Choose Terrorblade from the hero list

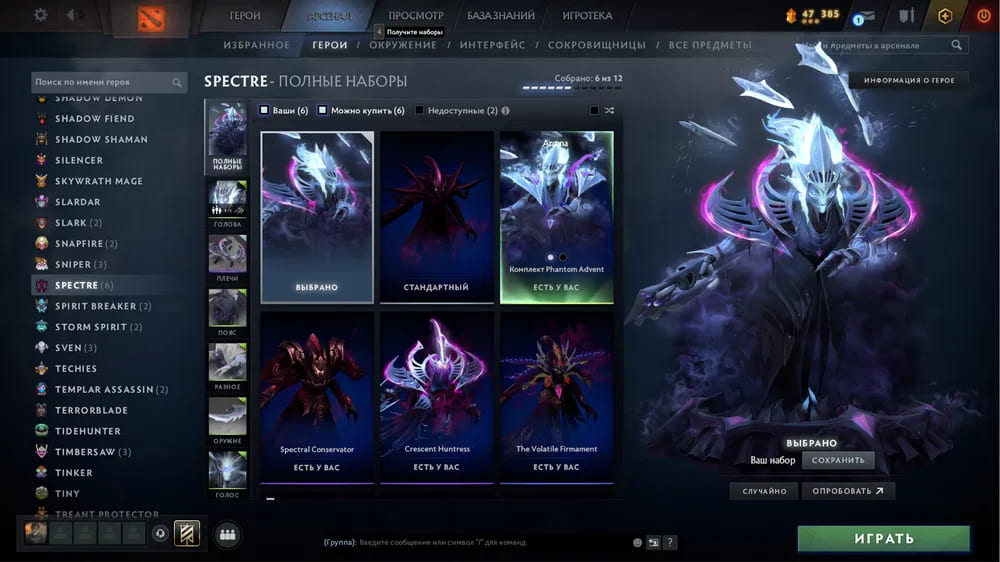(x=91, y=410)
